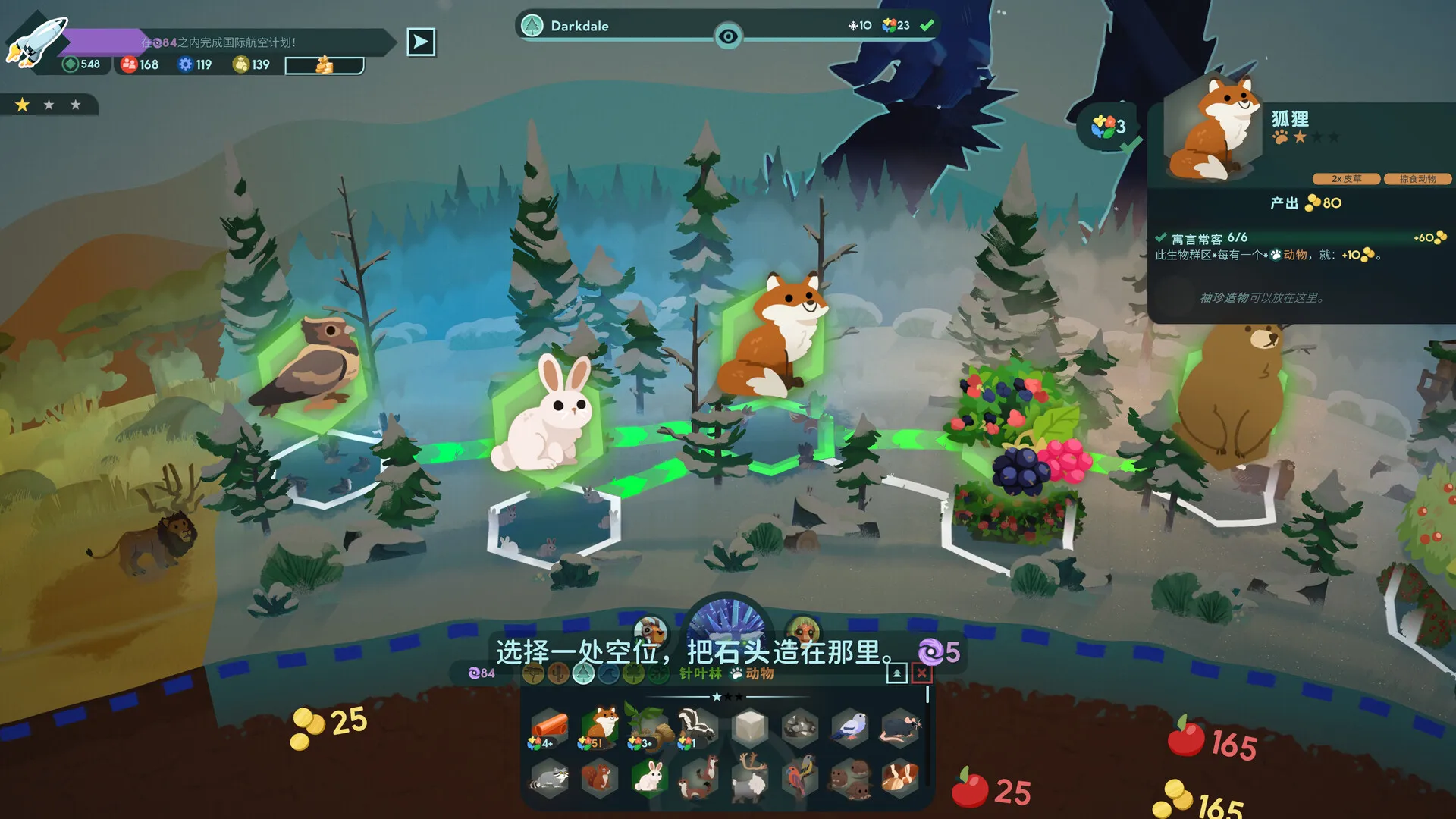This screenshot has width=1456, height=819.
Task: Pick the white stone cube item
Action: [x=750, y=727]
